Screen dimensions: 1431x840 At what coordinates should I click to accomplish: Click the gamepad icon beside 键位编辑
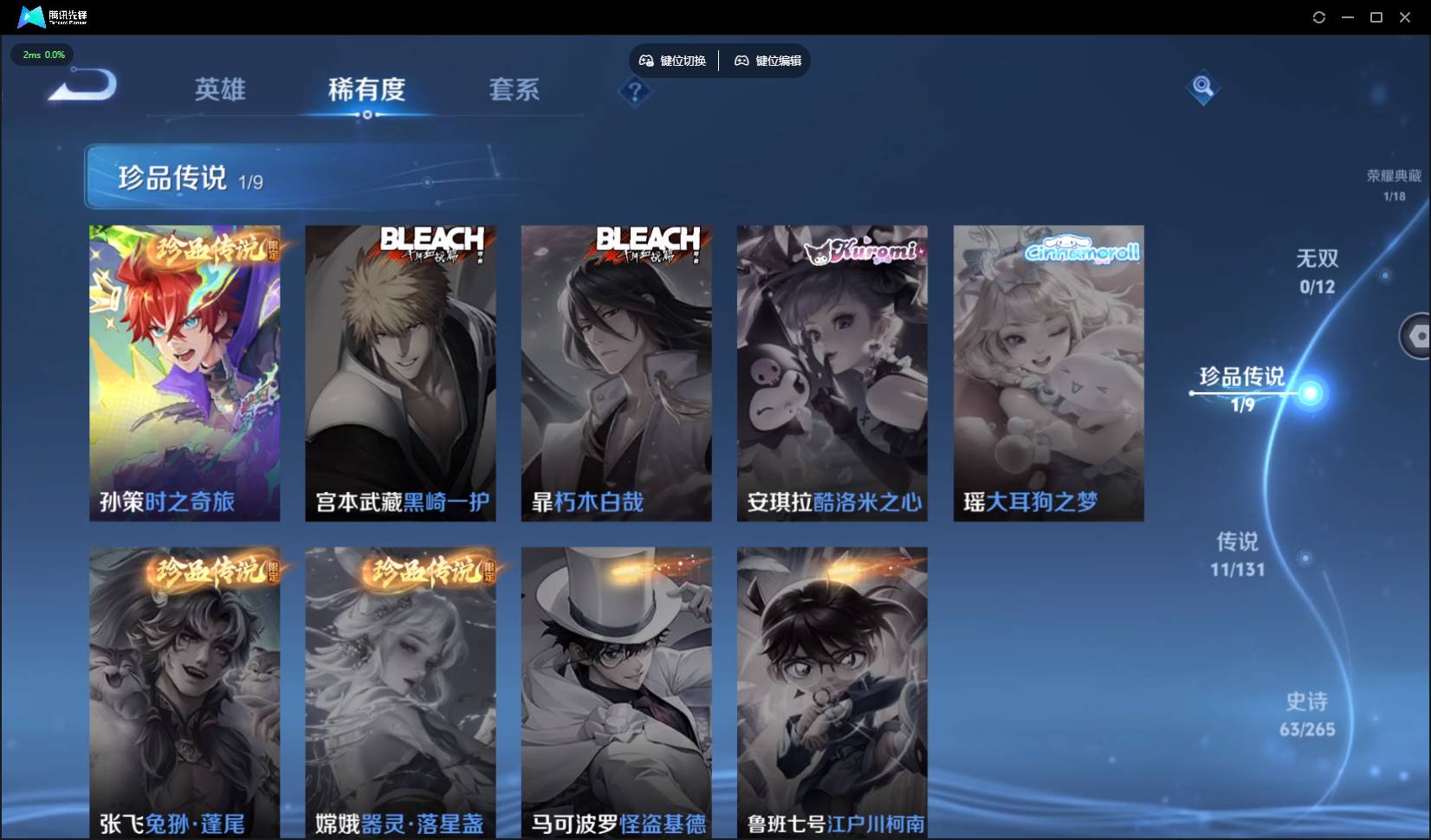pyautogui.click(x=742, y=61)
